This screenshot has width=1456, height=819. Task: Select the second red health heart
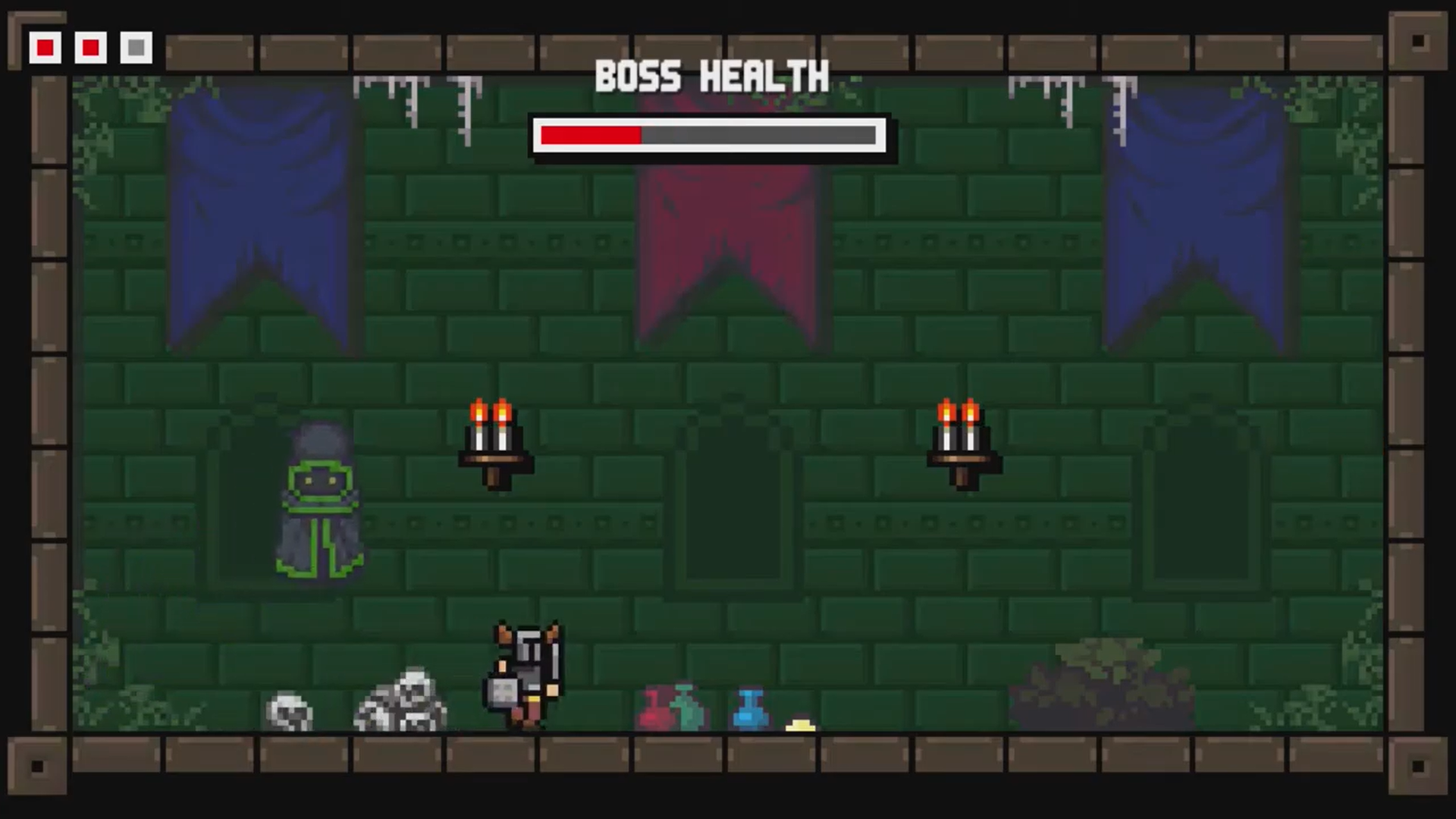coord(89,48)
